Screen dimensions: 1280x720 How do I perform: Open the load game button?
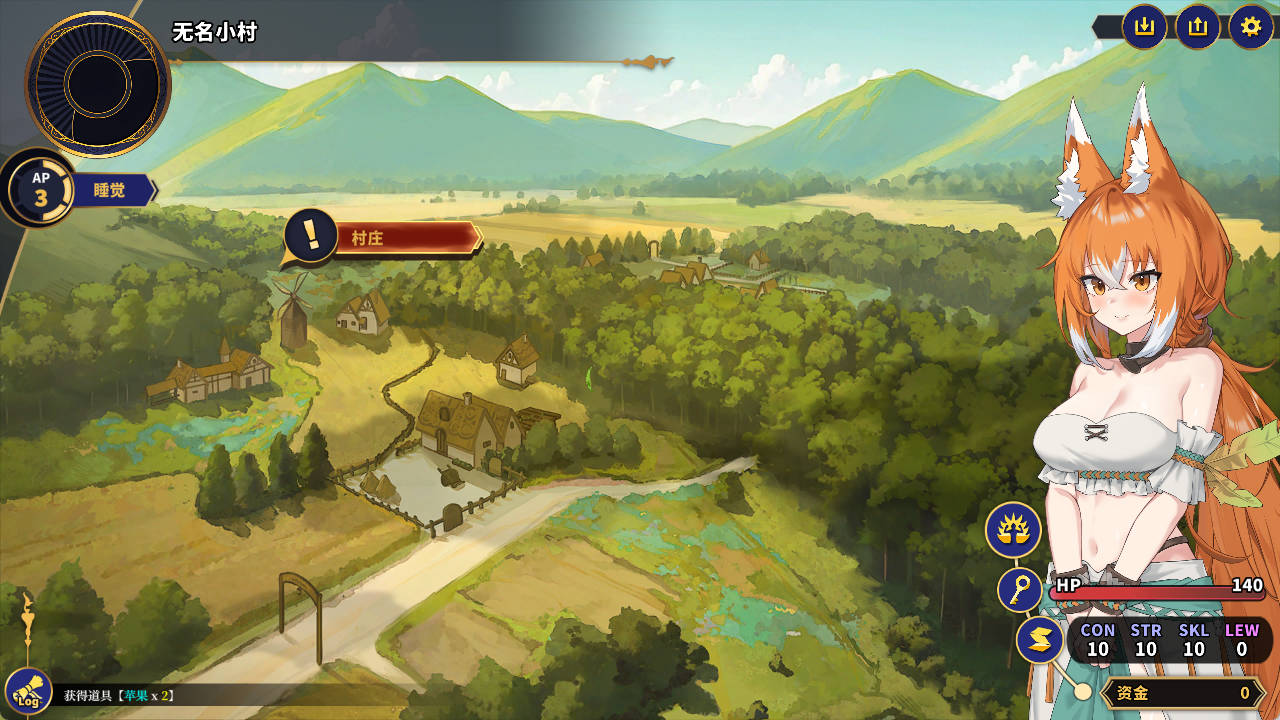click(1198, 27)
